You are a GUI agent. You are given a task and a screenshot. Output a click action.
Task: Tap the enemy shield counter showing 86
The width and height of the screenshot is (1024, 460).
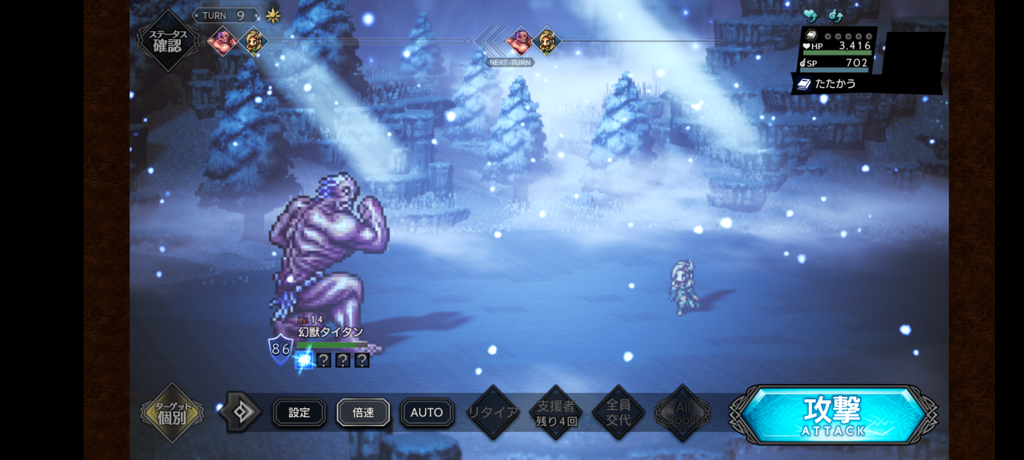click(280, 349)
